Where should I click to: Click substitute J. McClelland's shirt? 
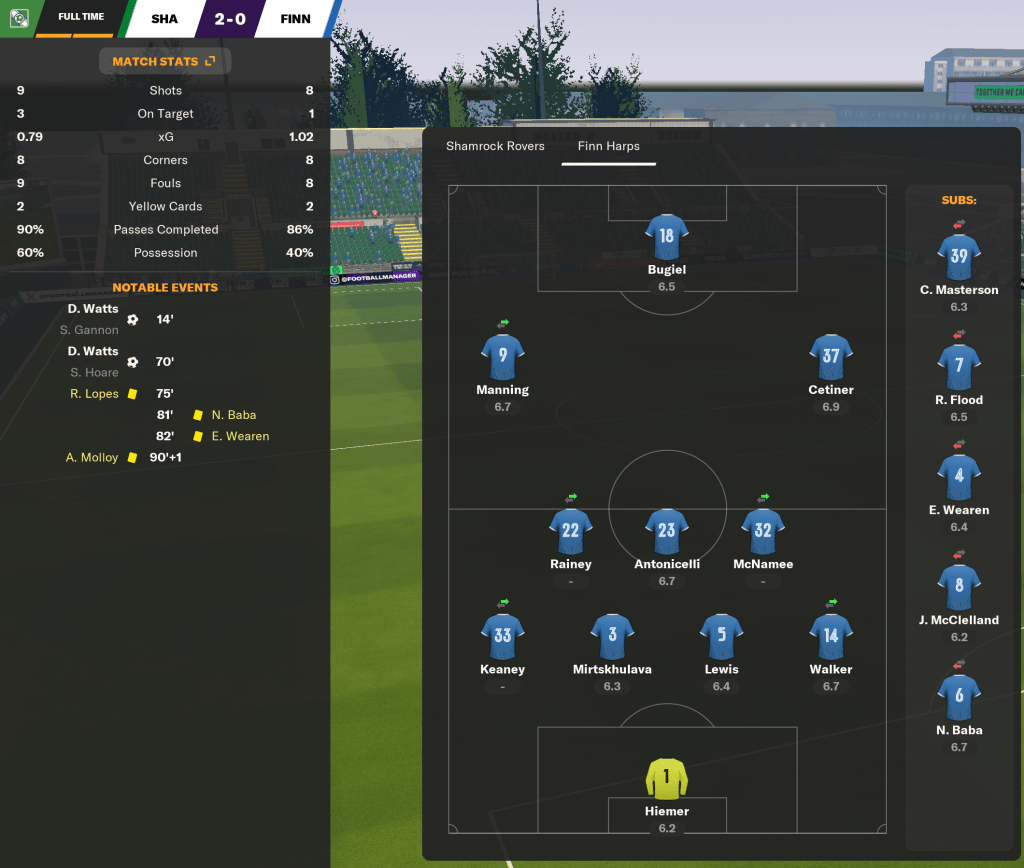(x=958, y=586)
